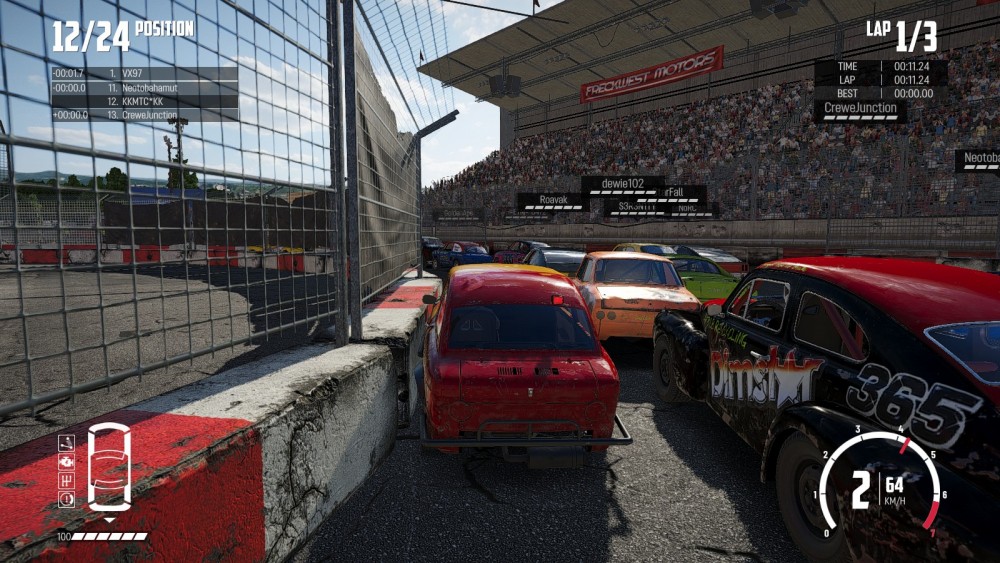The height and width of the screenshot is (563, 1000).
Task: Select the dewie102 player name tag
Action: point(622,184)
